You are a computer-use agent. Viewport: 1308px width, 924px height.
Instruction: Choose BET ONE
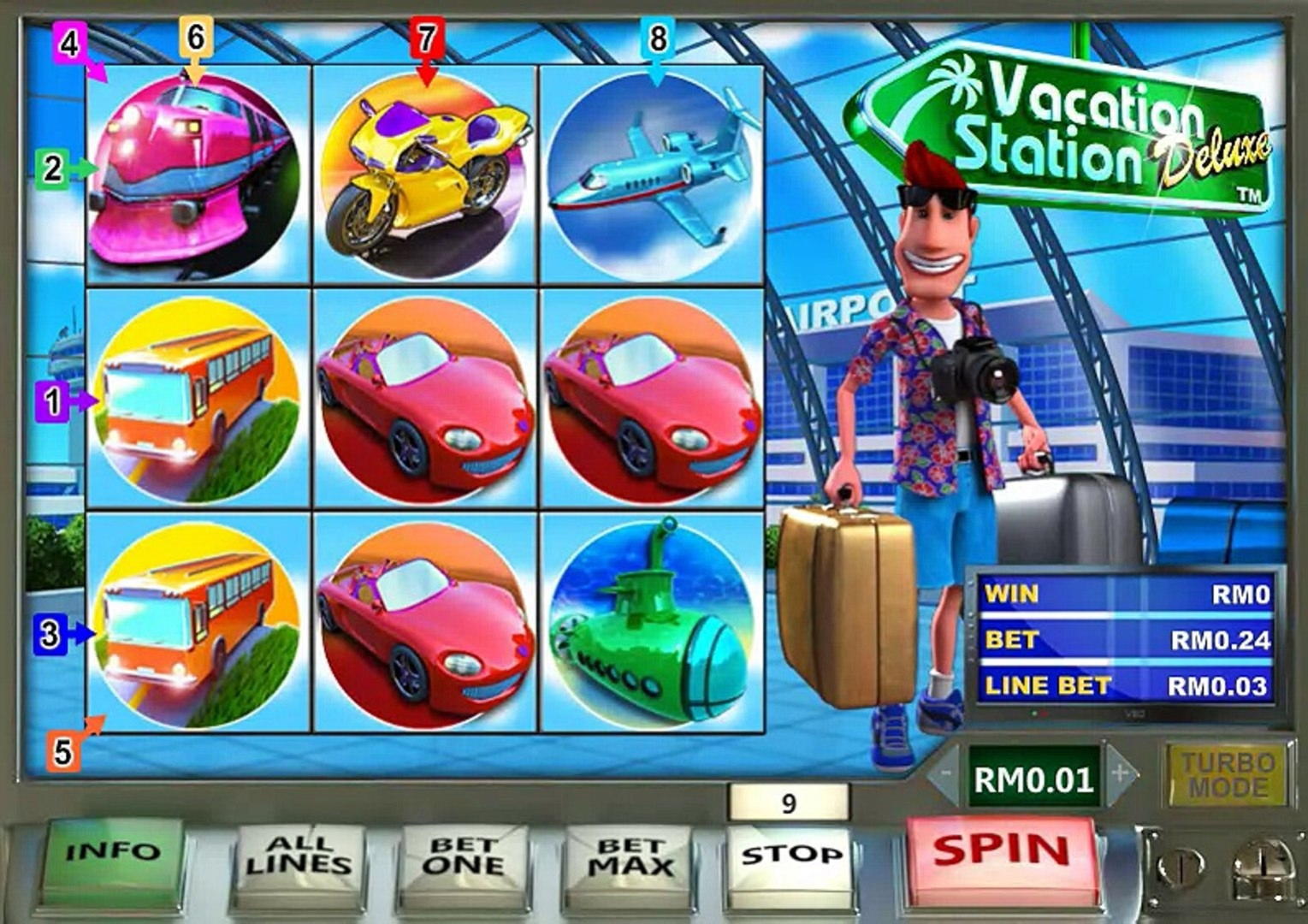click(x=463, y=857)
